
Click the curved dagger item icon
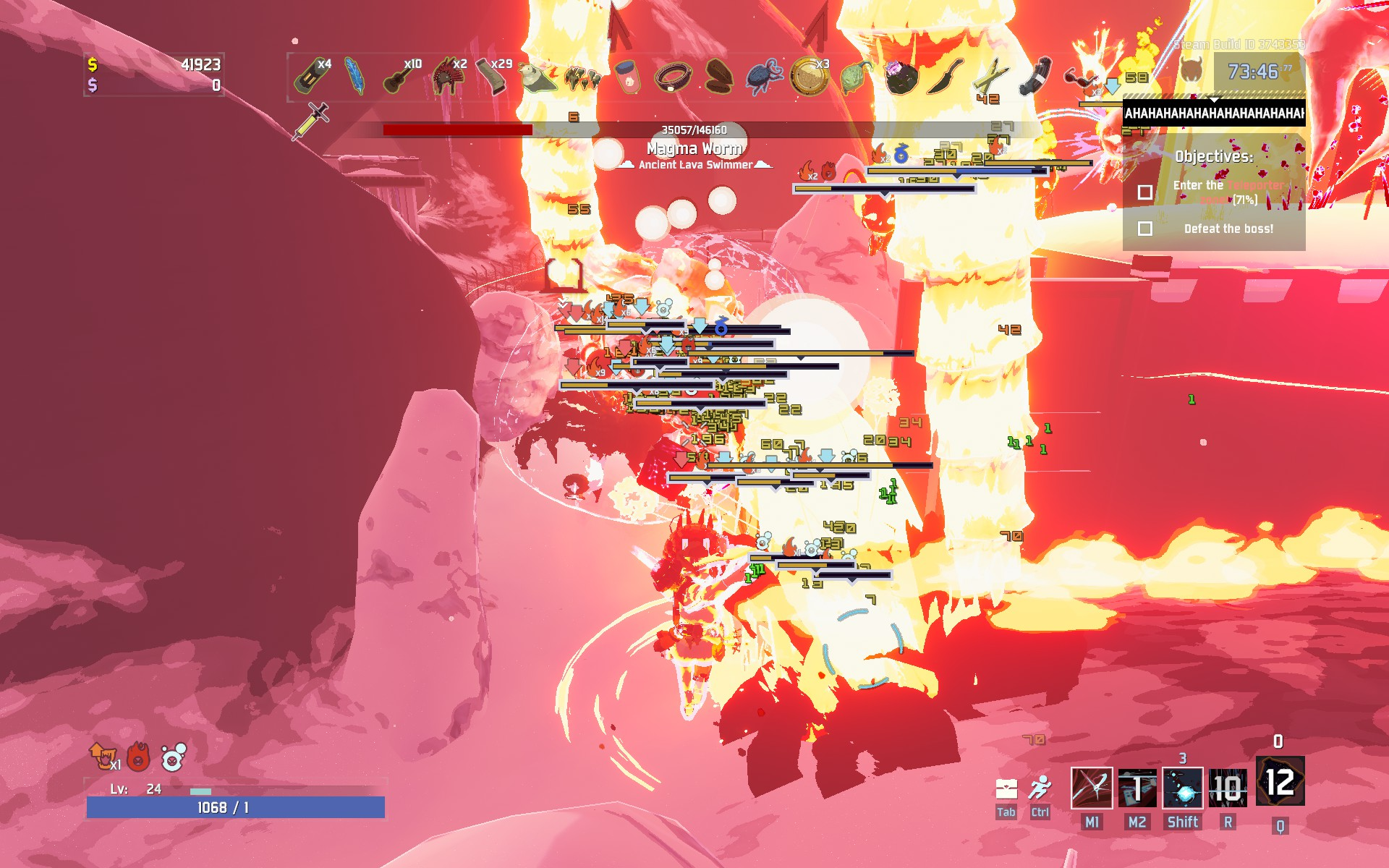tap(944, 77)
